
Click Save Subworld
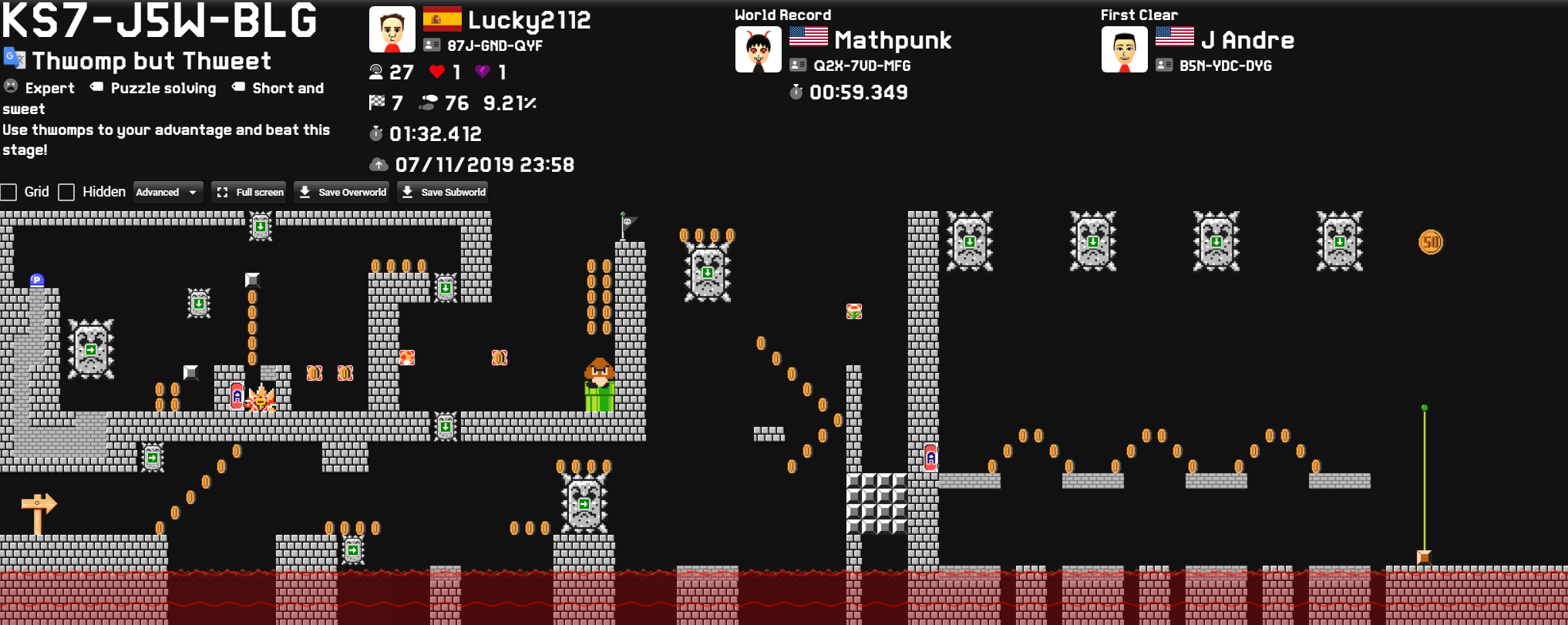tap(442, 191)
